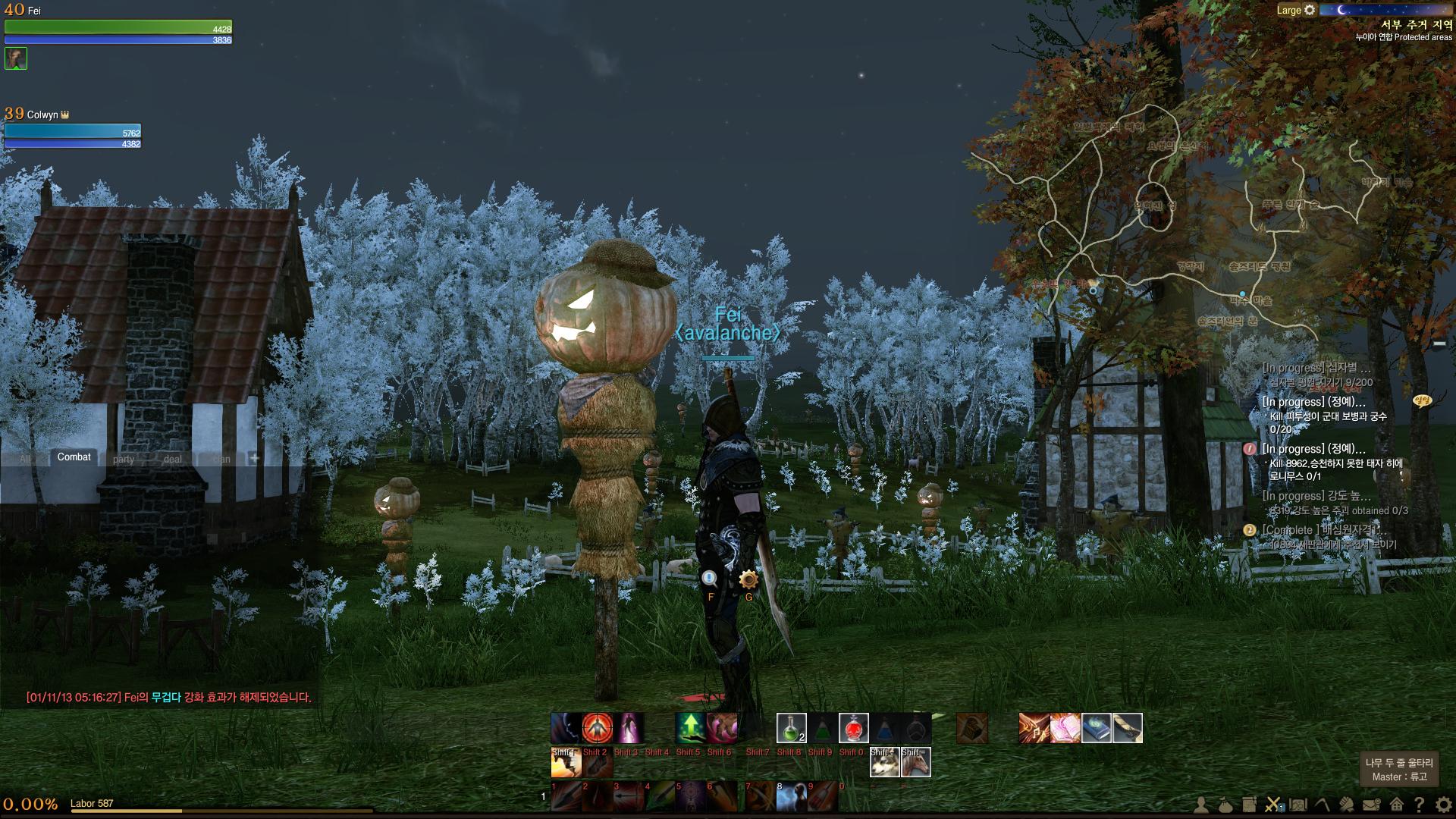The height and width of the screenshot is (819, 1456).
Task: Switch to the All chat tab
Action: (25, 459)
